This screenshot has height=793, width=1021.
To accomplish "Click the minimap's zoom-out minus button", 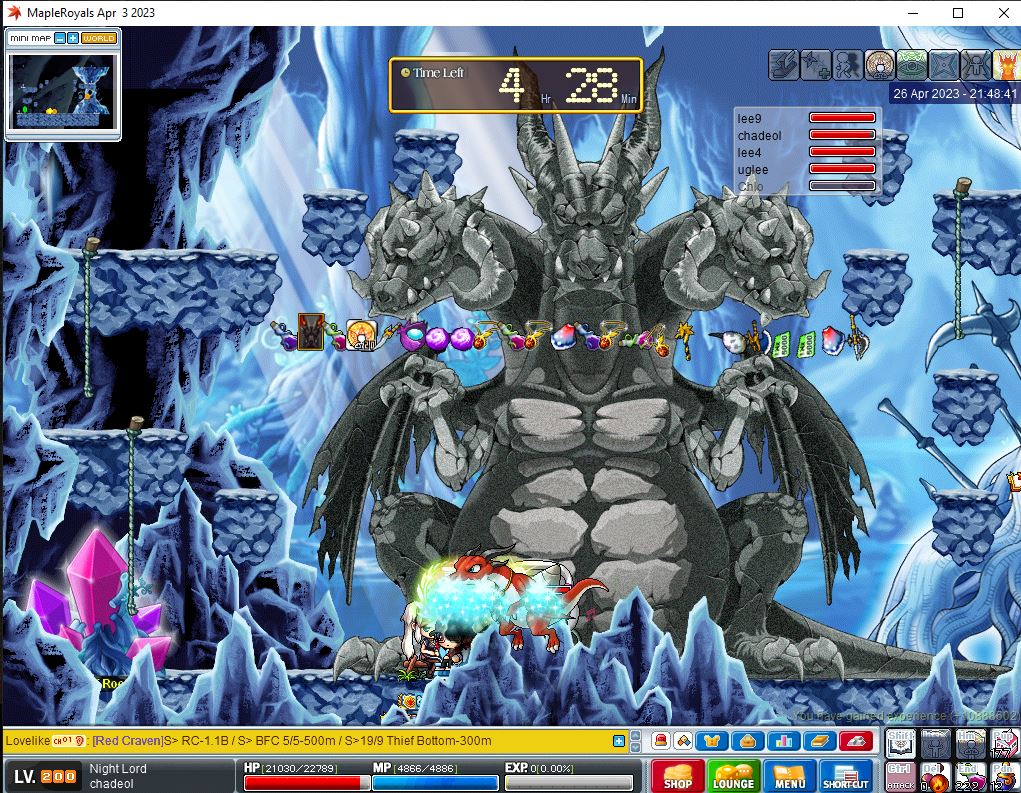I will pos(60,38).
